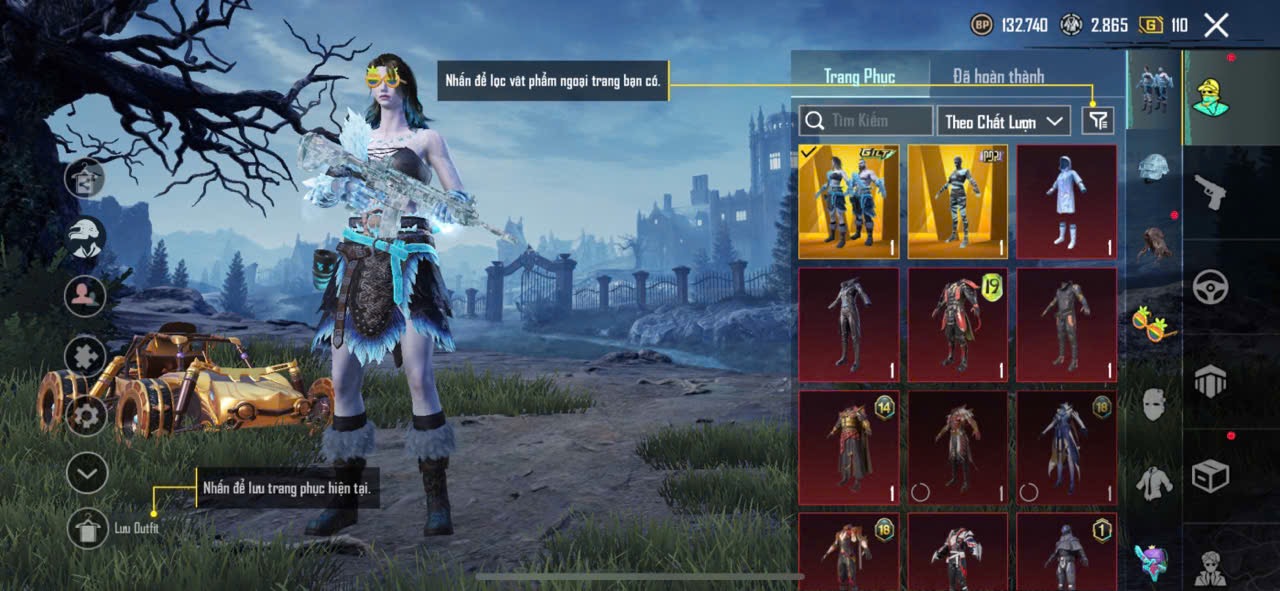The height and width of the screenshot is (591, 1280).
Task: Close the inventory with the X button
Action: pyautogui.click(x=1216, y=25)
